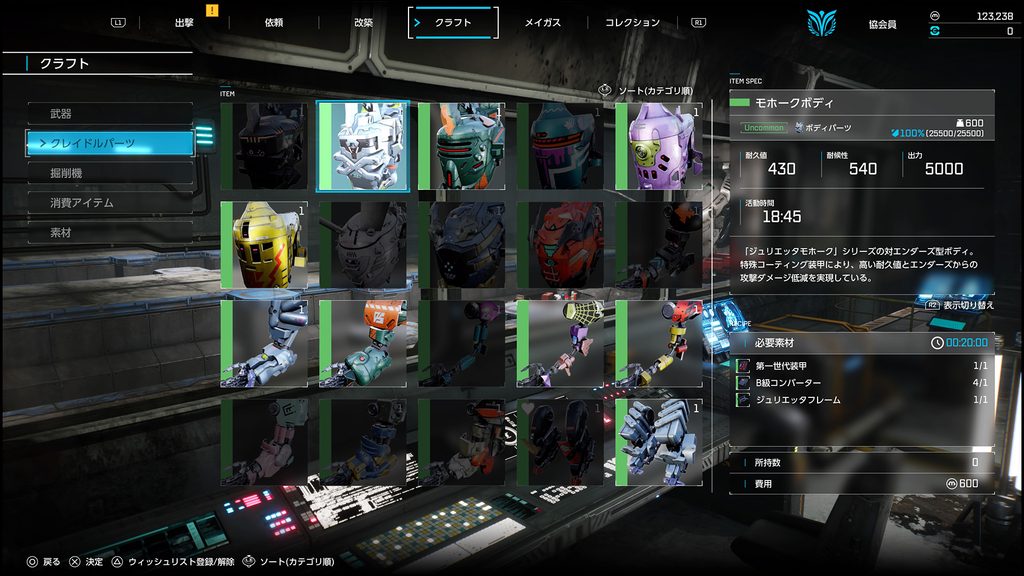1024x576 pixels.
Task: Select the highlighted white Mohawk body part
Action: (x=363, y=146)
